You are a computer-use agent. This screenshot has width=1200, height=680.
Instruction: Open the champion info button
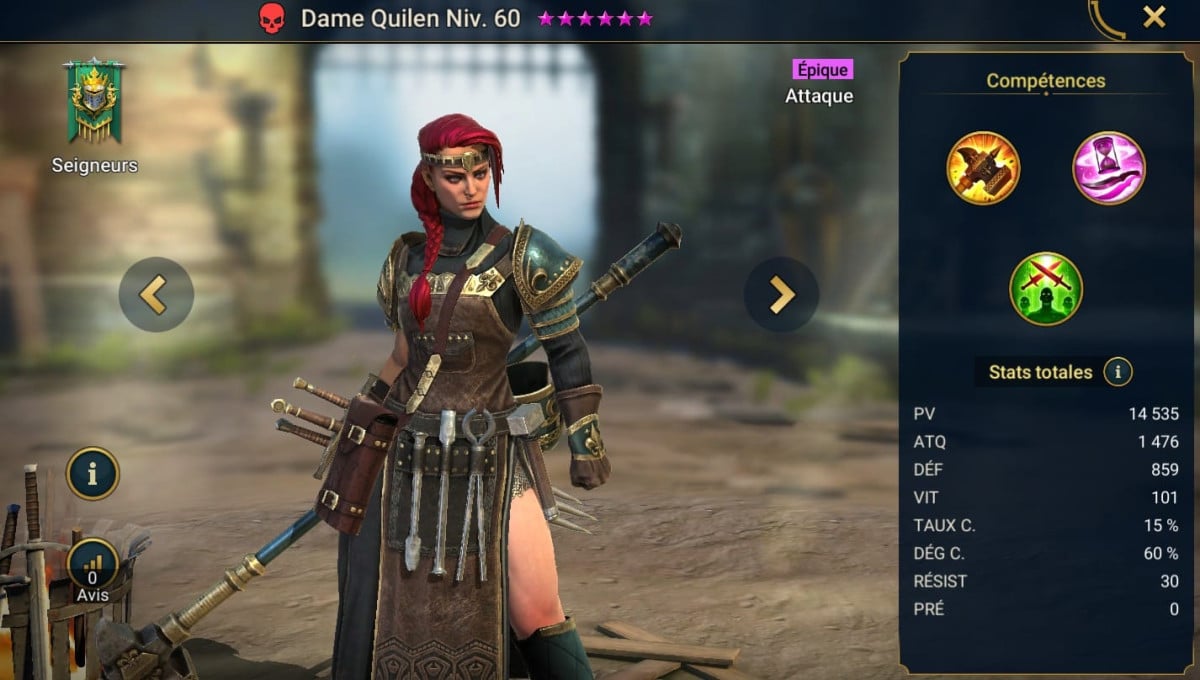click(x=93, y=473)
